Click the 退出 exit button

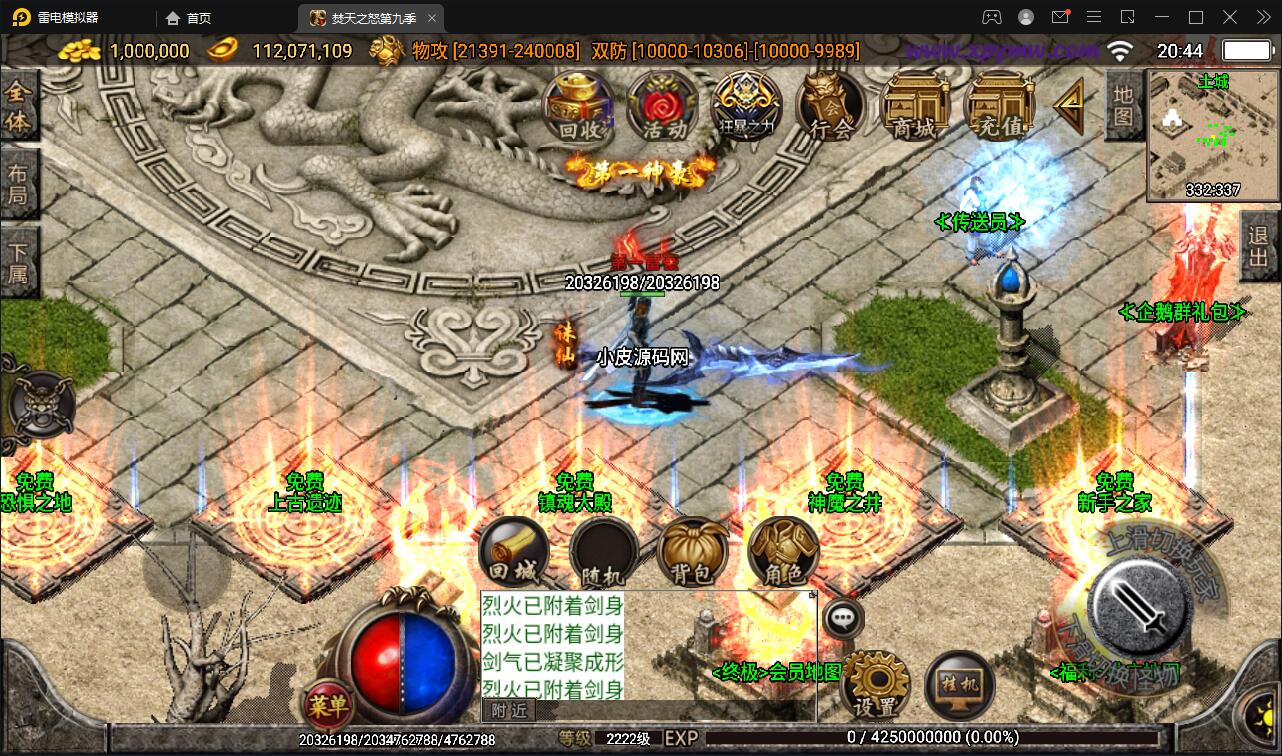(x=1259, y=249)
